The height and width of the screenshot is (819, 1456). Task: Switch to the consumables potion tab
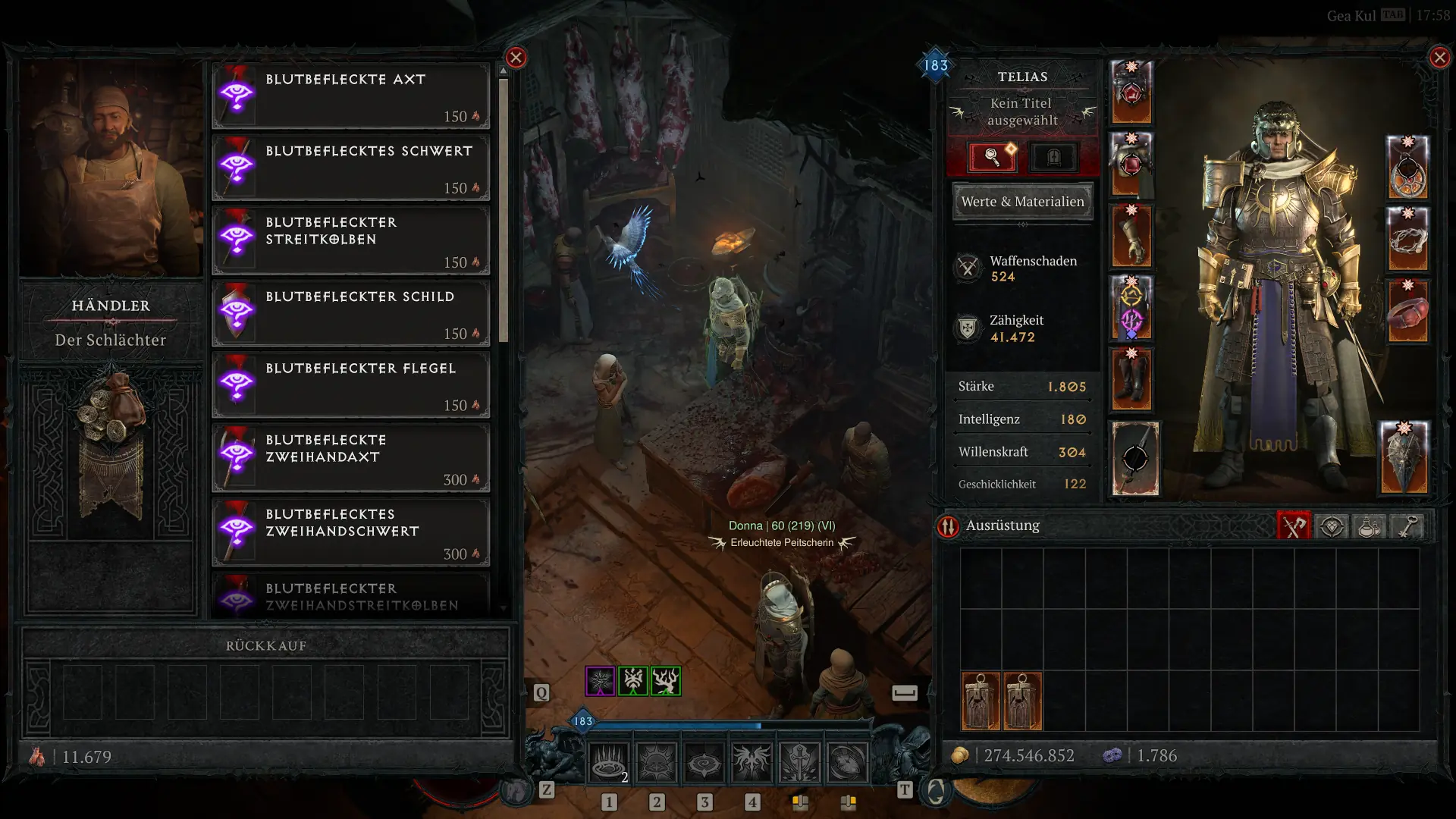[x=1369, y=526]
